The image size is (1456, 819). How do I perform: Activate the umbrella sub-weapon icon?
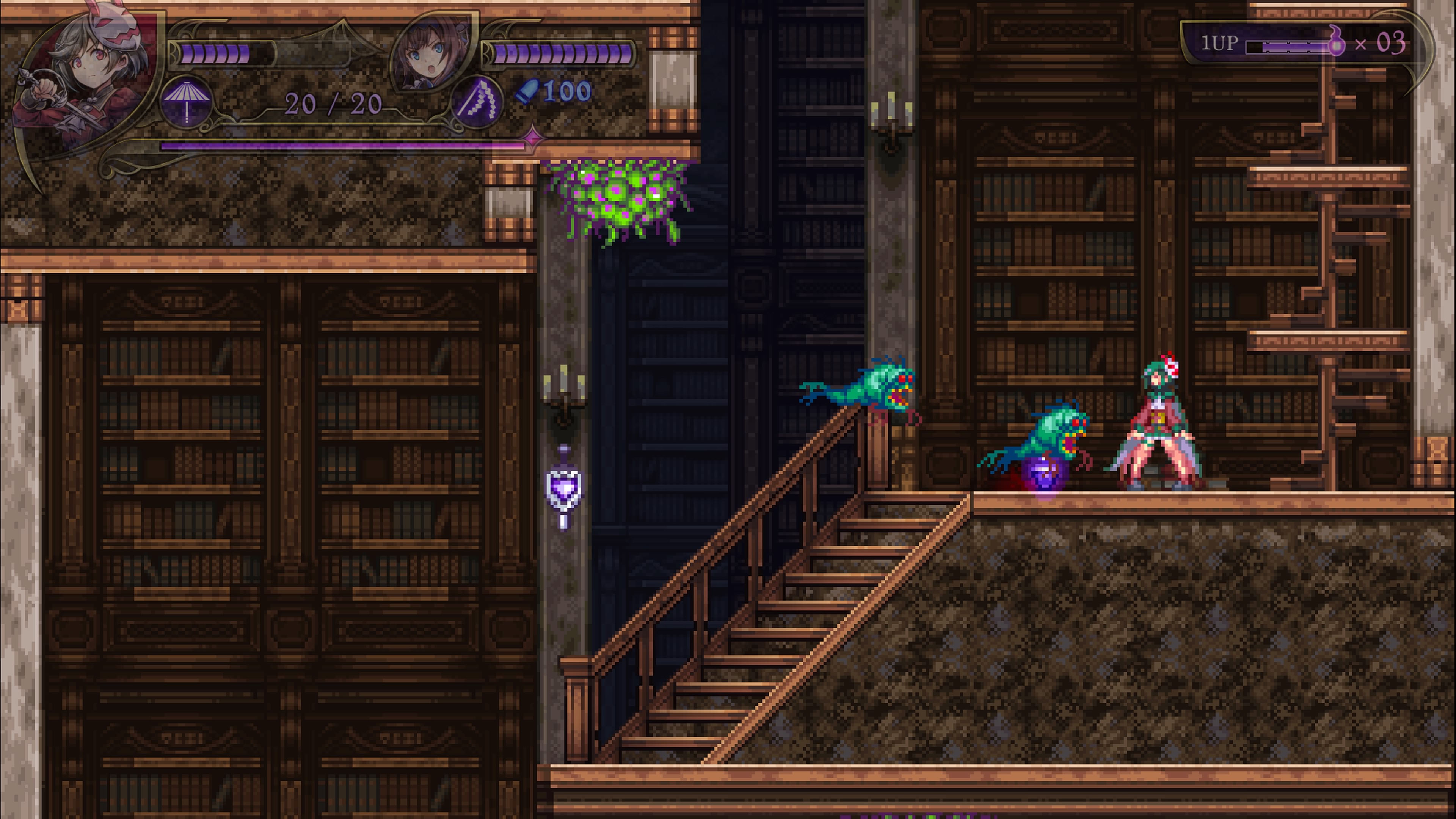[187, 102]
